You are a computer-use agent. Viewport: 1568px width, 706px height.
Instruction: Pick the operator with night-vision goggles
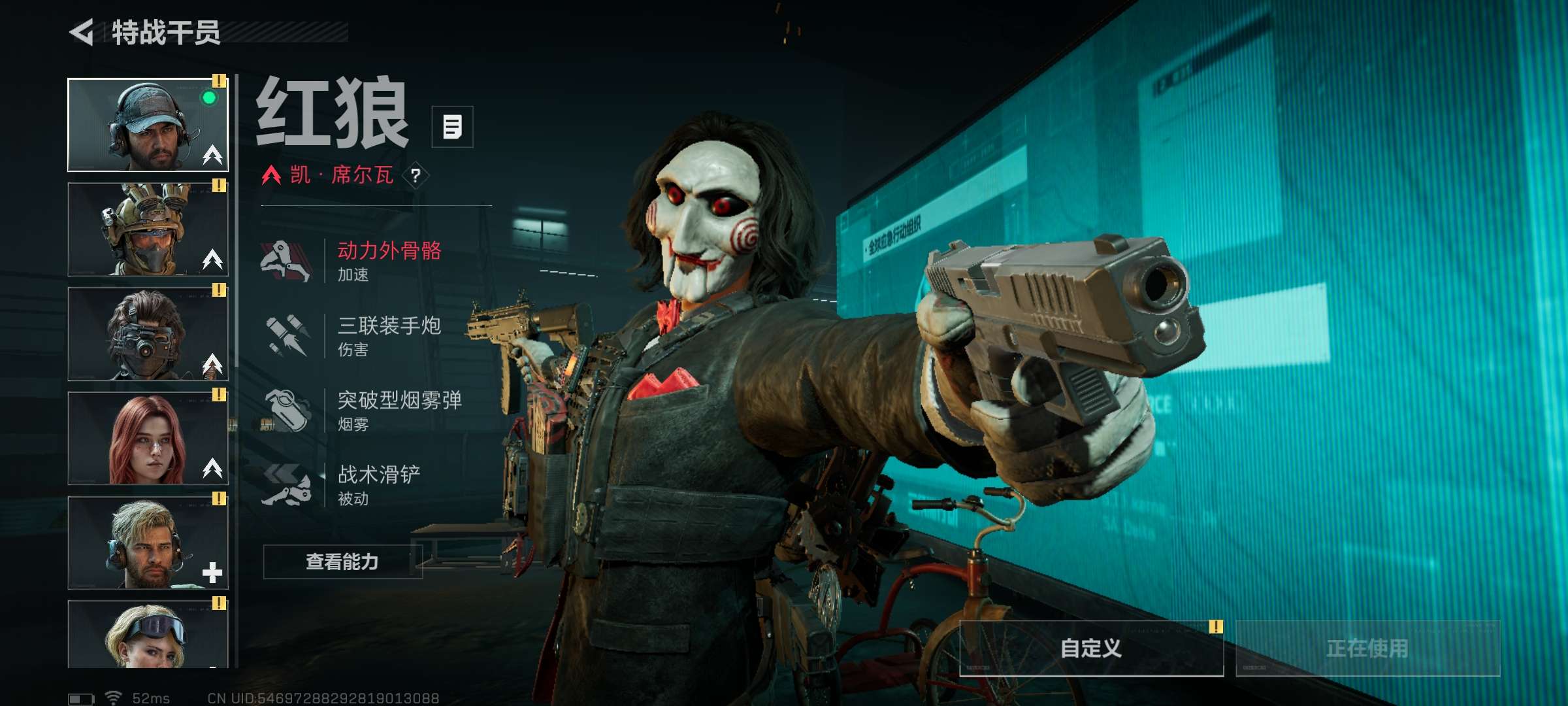pyautogui.click(x=148, y=333)
